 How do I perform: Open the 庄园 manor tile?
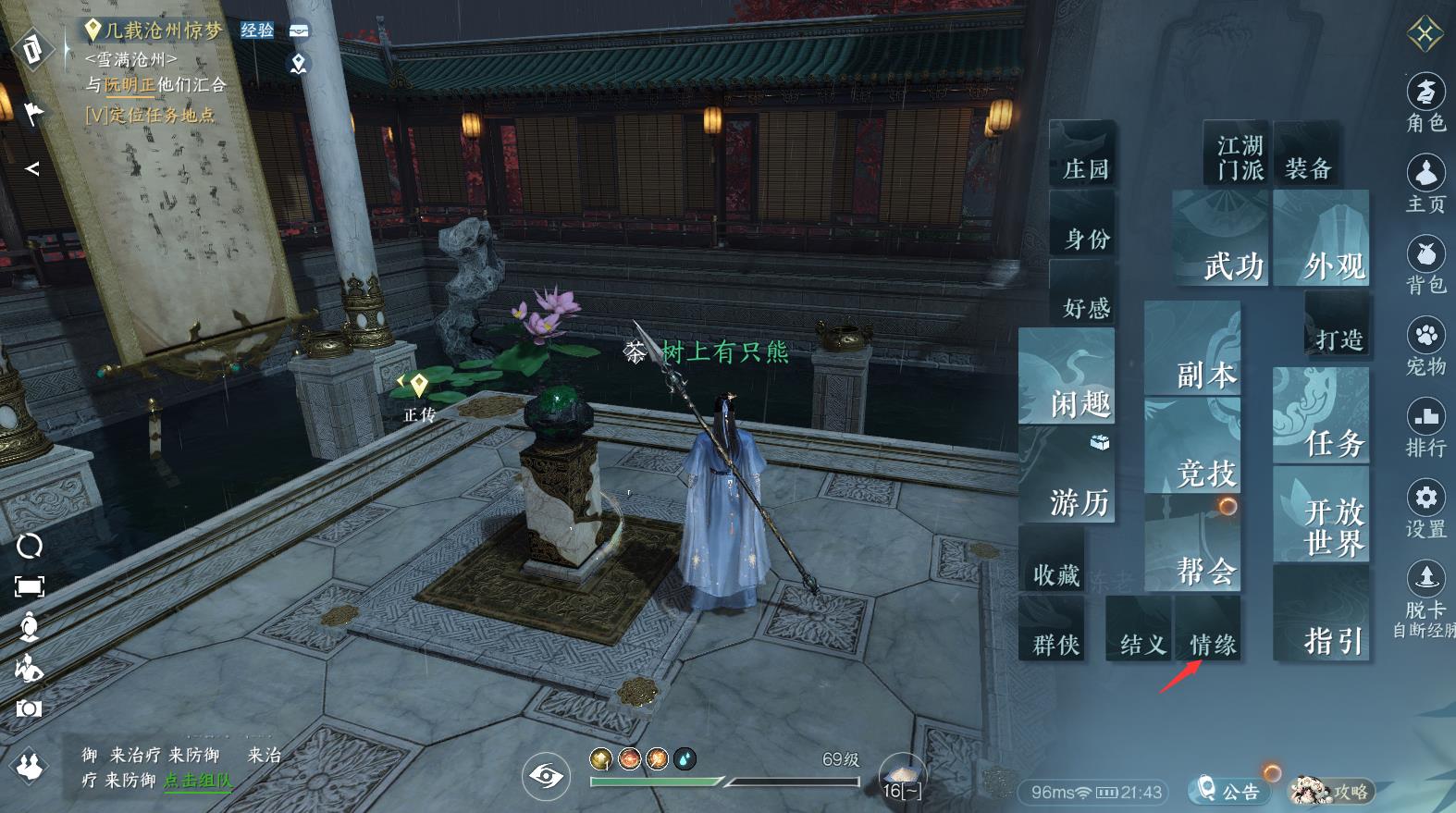click(1082, 153)
